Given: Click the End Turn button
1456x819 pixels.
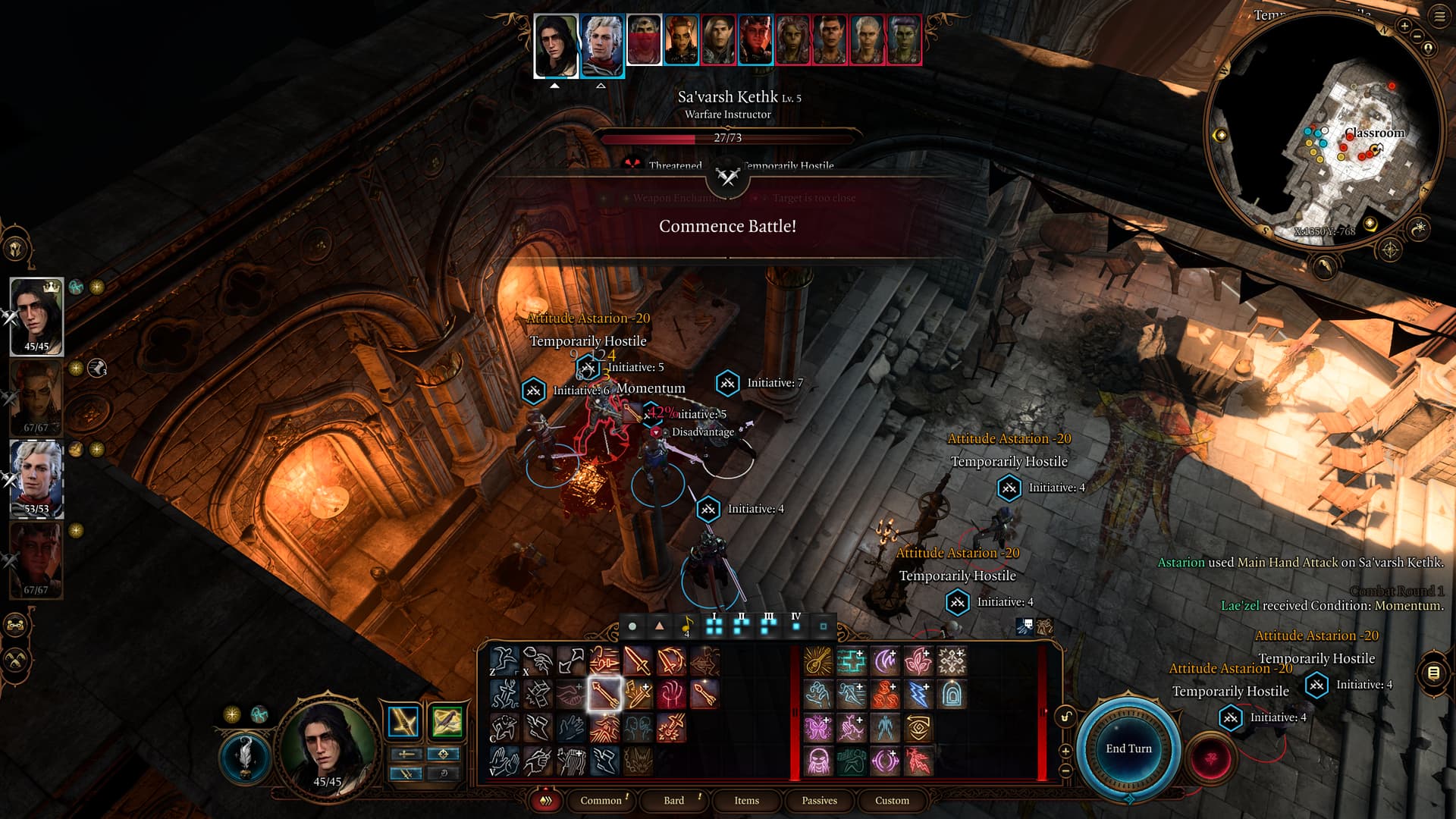Looking at the screenshot, I should tap(1128, 748).
